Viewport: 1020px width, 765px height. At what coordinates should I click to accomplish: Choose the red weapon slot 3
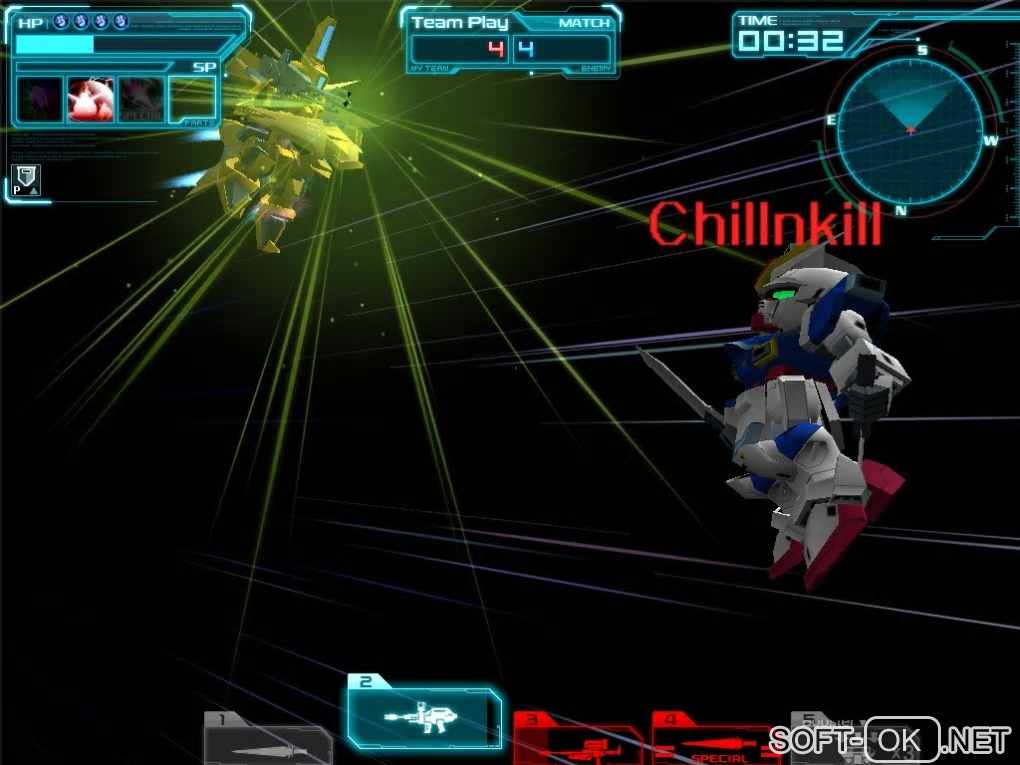pos(577,741)
